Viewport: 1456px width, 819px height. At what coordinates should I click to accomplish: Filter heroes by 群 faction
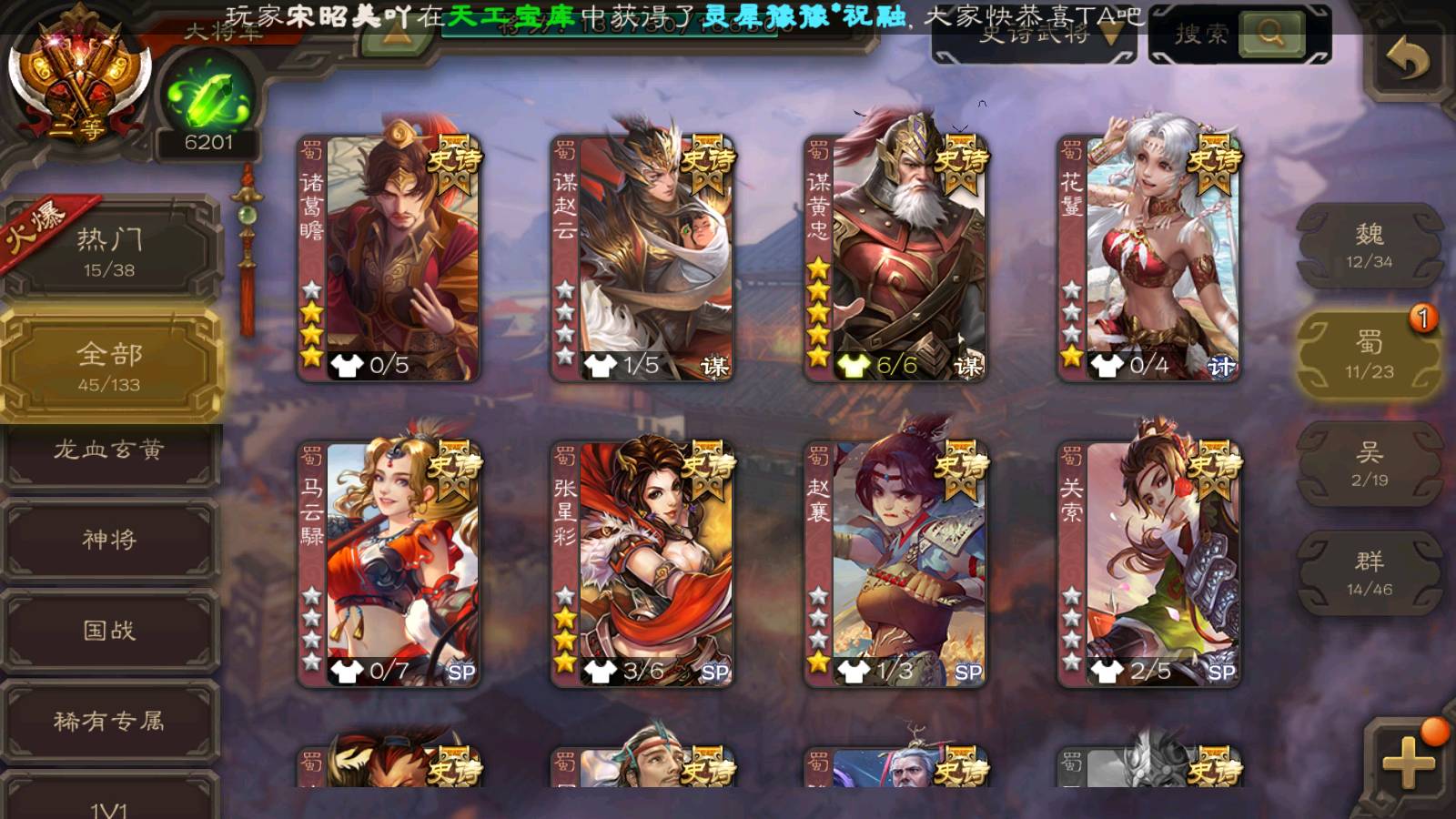pos(1369,573)
